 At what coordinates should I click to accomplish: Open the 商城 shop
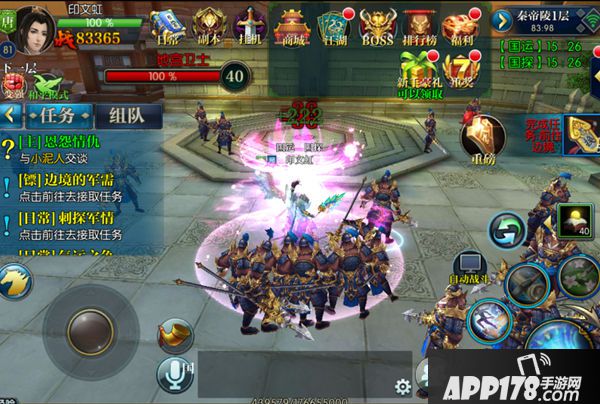293,24
